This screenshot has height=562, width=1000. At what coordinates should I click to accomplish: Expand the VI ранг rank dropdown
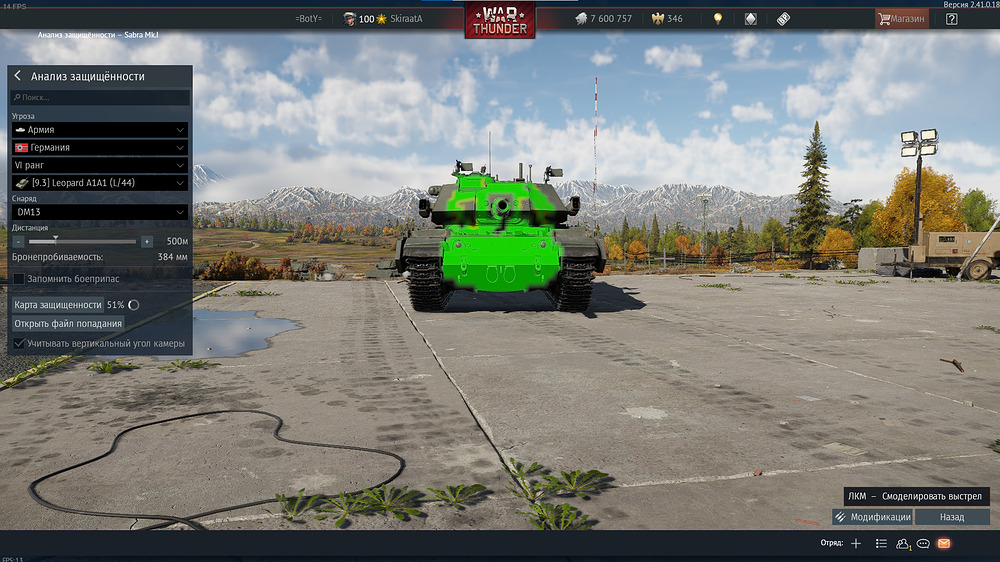pos(100,165)
